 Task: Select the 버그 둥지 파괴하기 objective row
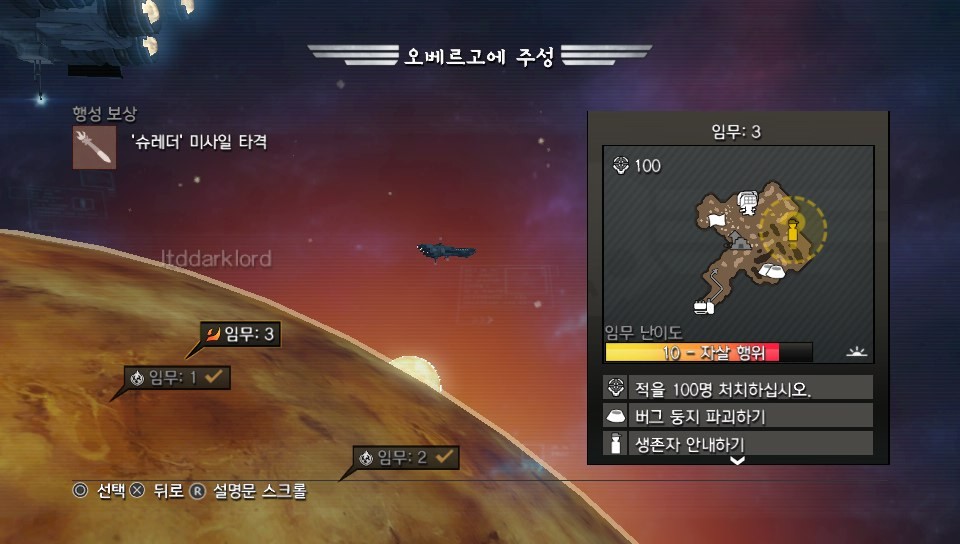(739, 416)
